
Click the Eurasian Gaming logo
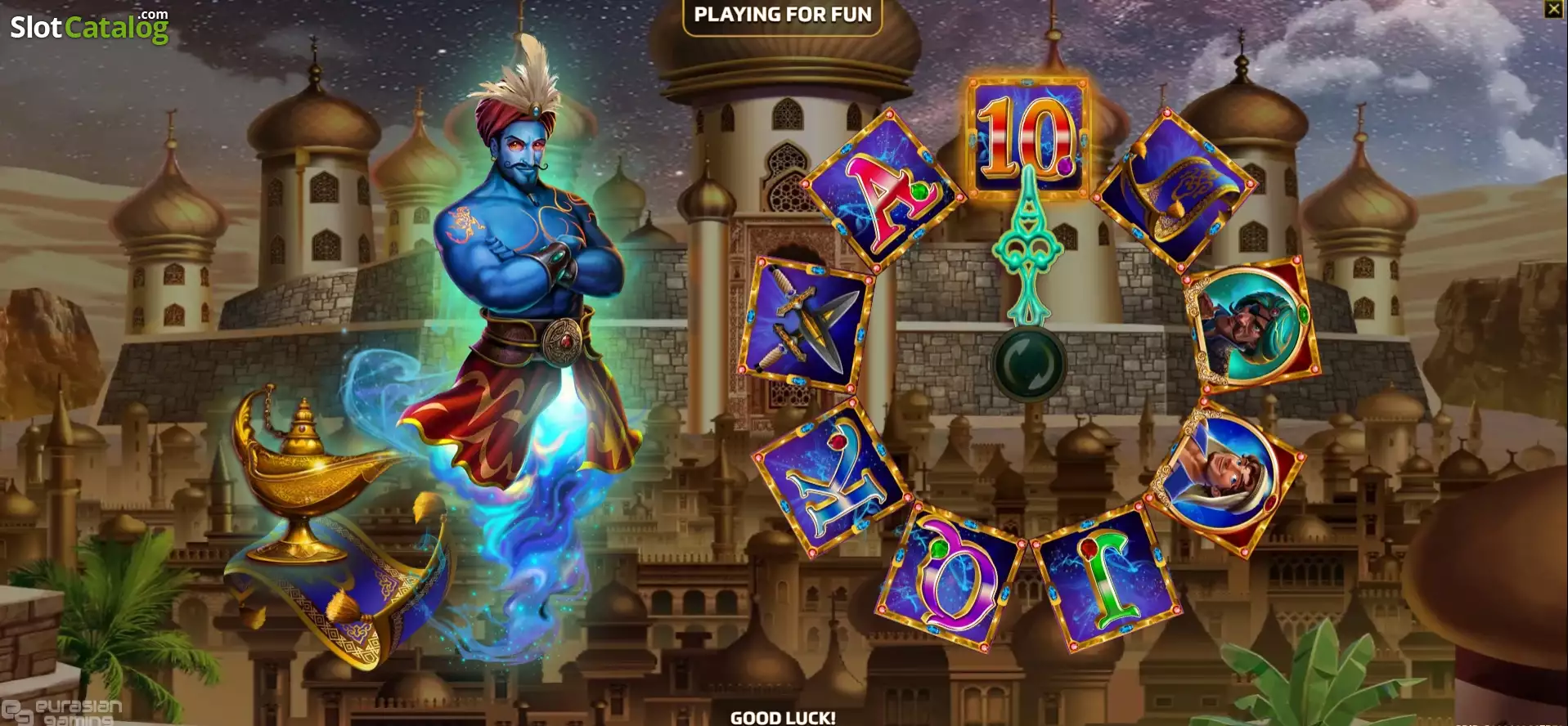61,711
